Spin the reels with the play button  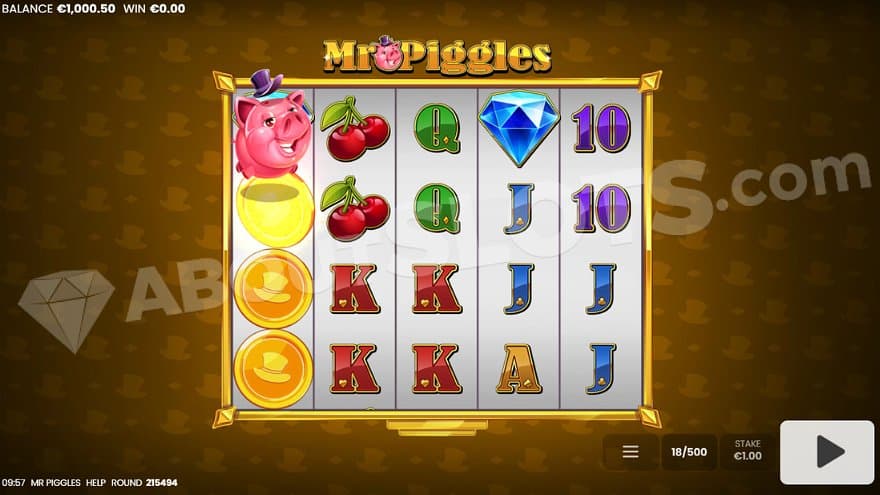(826, 452)
